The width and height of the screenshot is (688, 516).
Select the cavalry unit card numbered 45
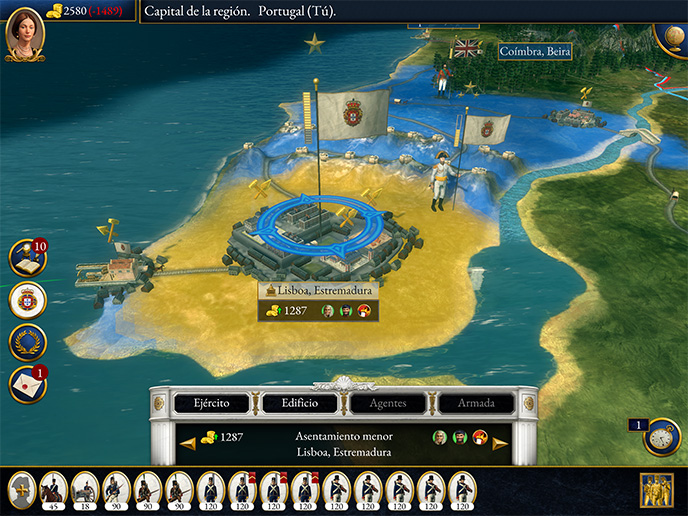(x=53, y=489)
